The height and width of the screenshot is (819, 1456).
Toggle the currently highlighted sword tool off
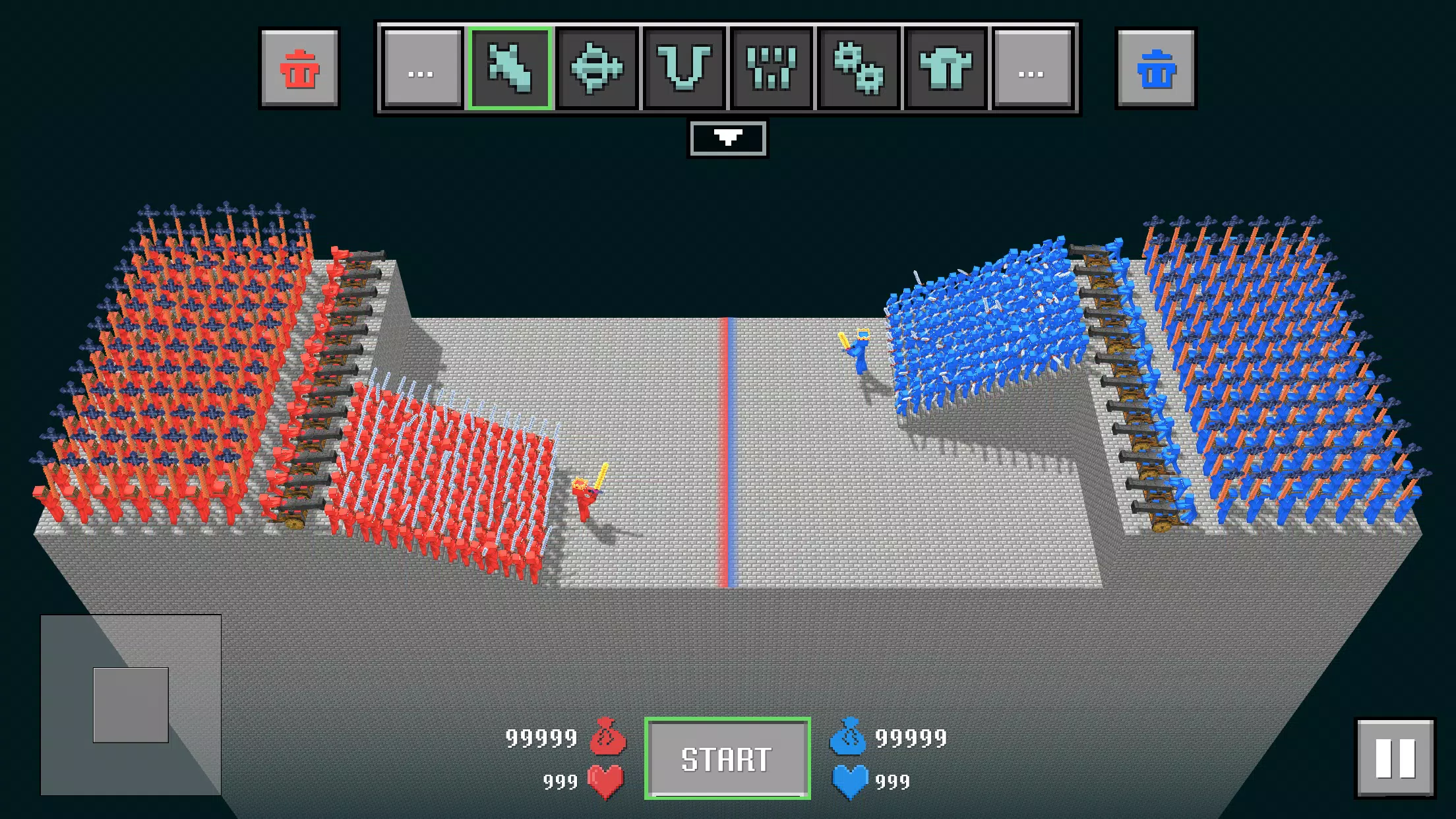coord(511,69)
